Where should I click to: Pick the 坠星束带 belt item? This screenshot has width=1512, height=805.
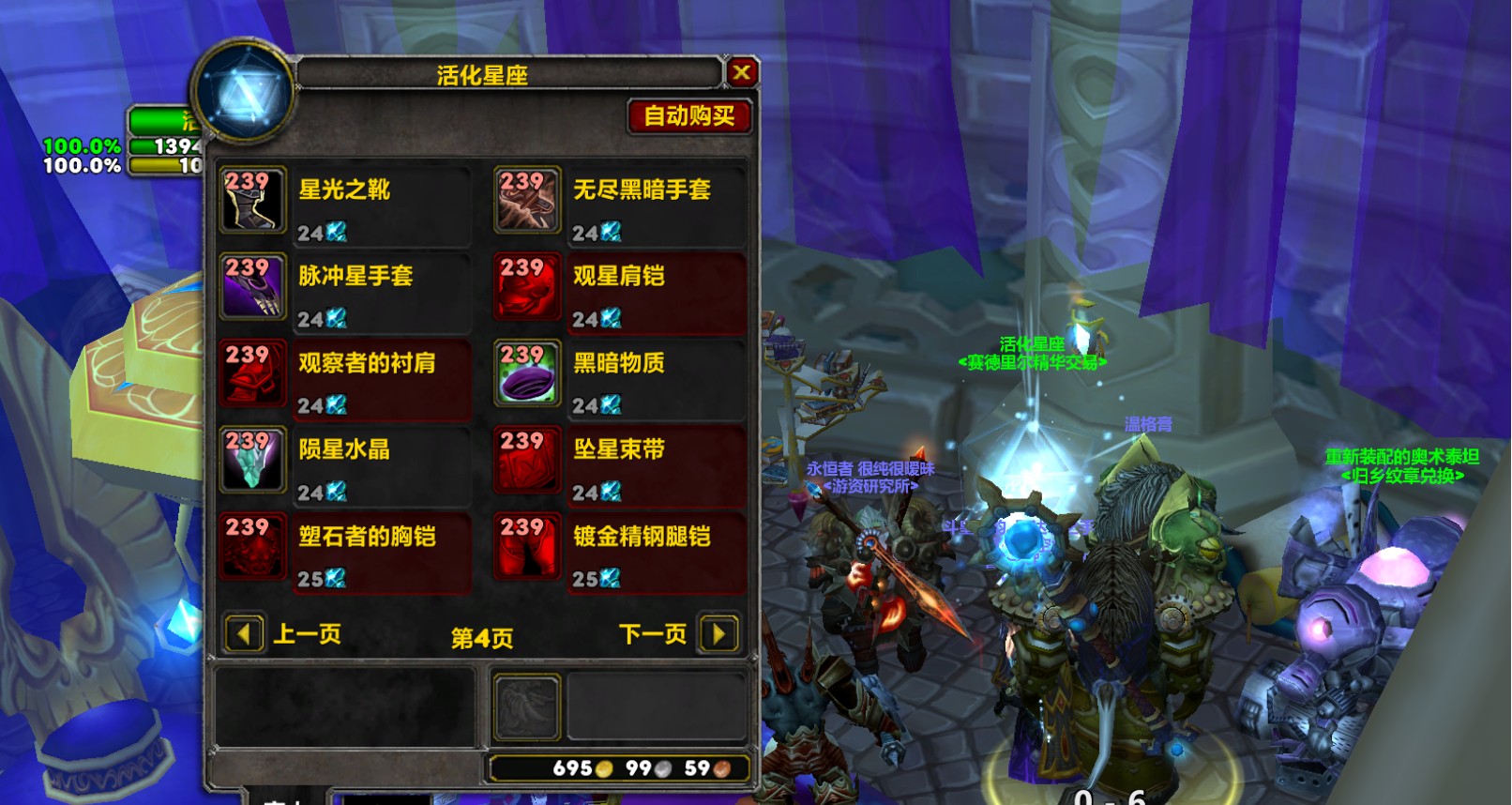(x=528, y=460)
